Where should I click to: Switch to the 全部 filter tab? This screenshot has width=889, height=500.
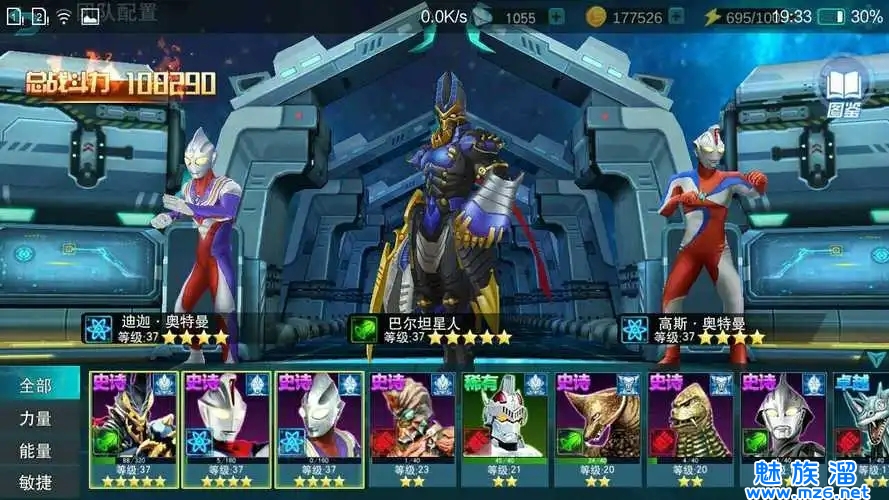click(x=36, y=385)
